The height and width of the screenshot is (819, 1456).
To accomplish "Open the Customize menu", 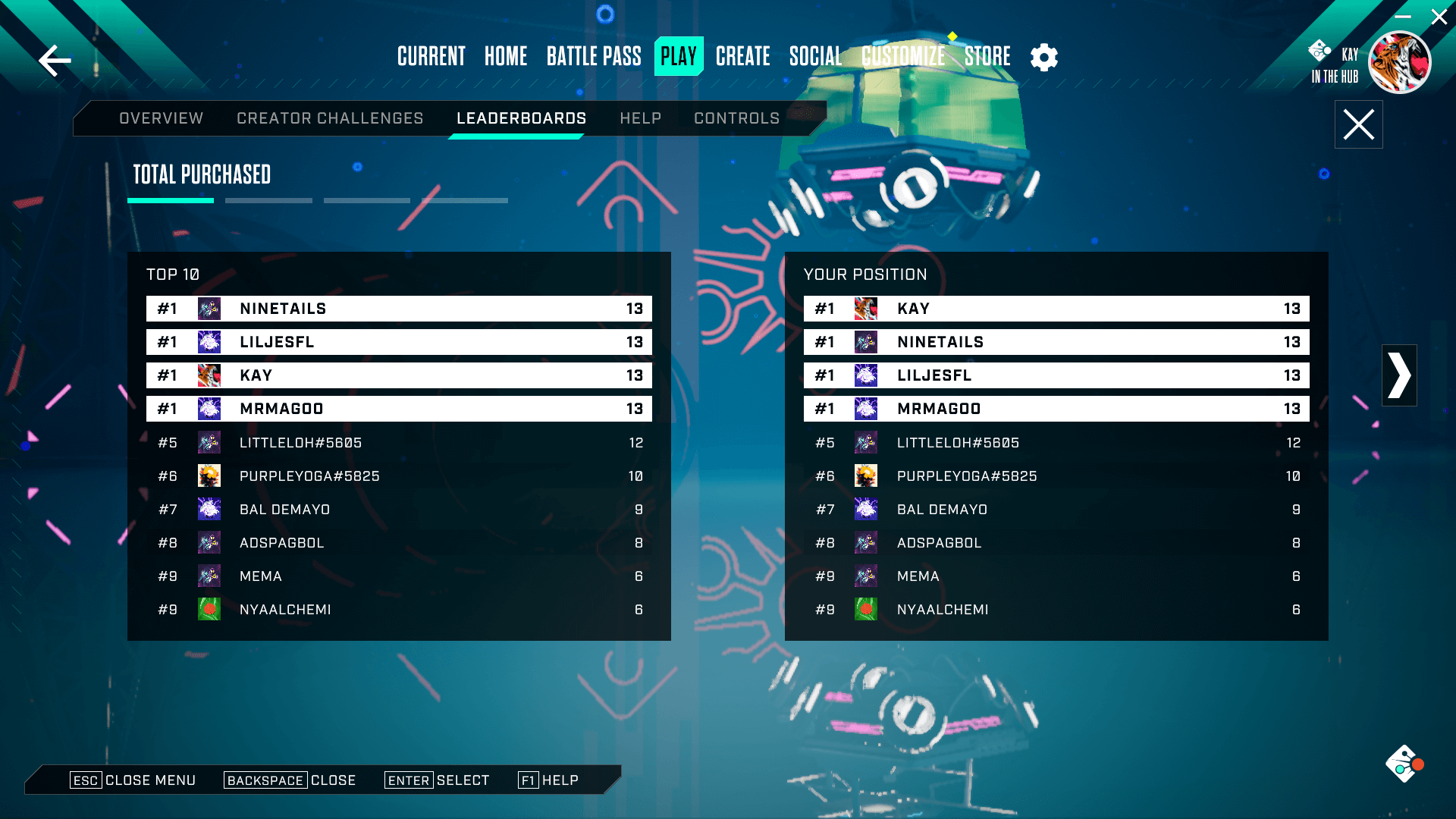I will click(x=903, y=56).
